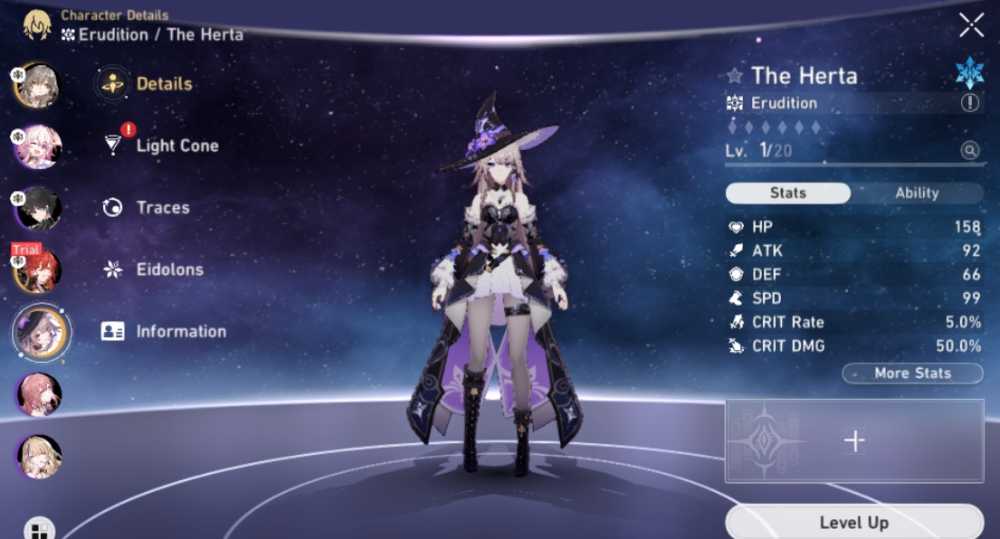Open the Details menu entry
This screenshot has width=1000, height=539.
pos(163,84)
